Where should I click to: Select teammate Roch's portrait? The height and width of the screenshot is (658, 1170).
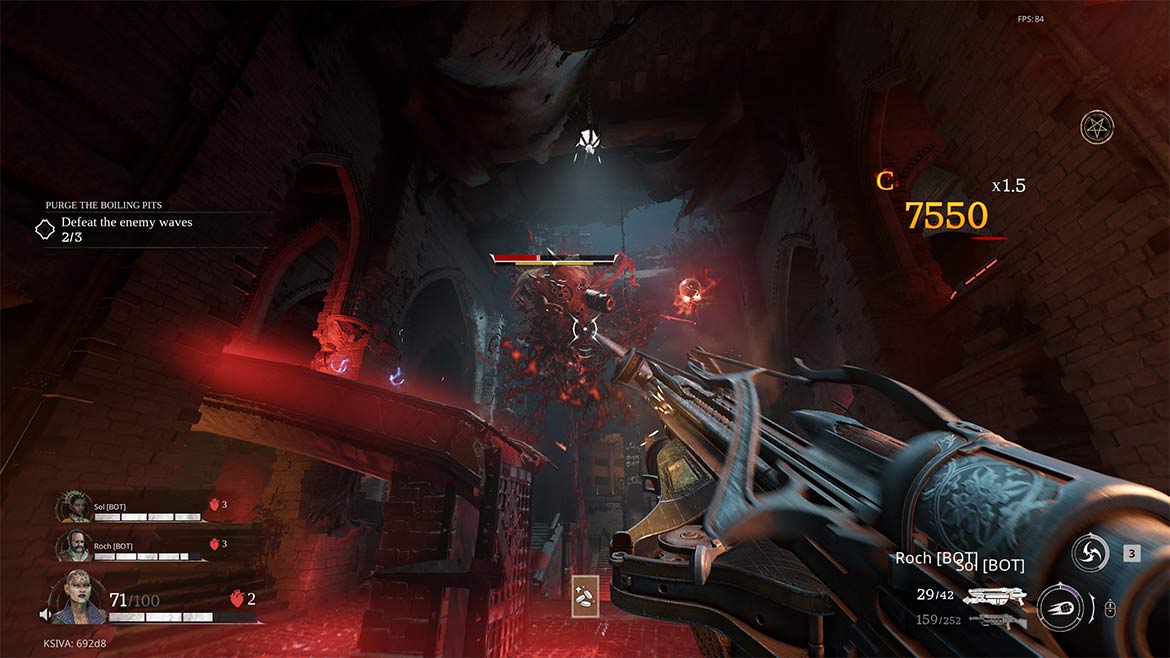tap(73, 545)
